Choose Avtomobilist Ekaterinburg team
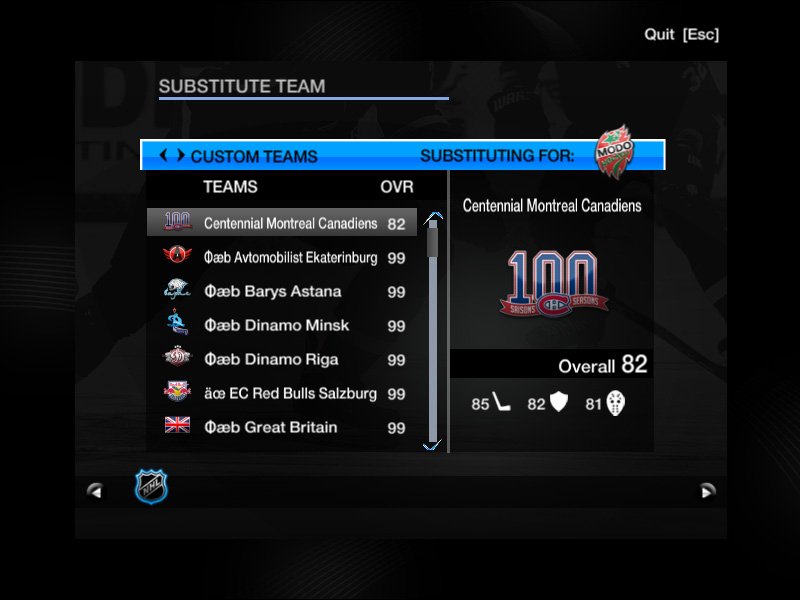This screenshot has height=600, width=800. click(x=282, y=257)
